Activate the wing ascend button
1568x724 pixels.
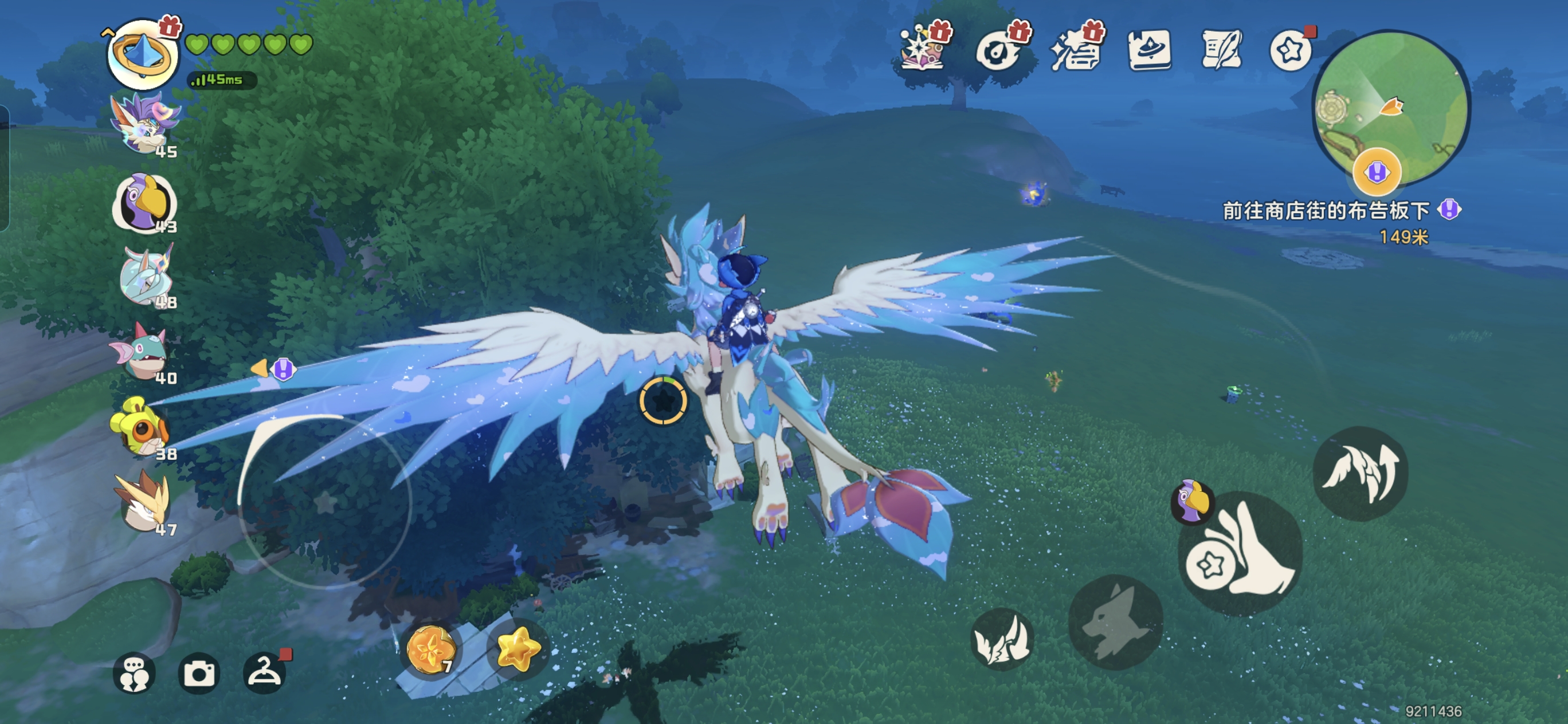pos(1361,473)
